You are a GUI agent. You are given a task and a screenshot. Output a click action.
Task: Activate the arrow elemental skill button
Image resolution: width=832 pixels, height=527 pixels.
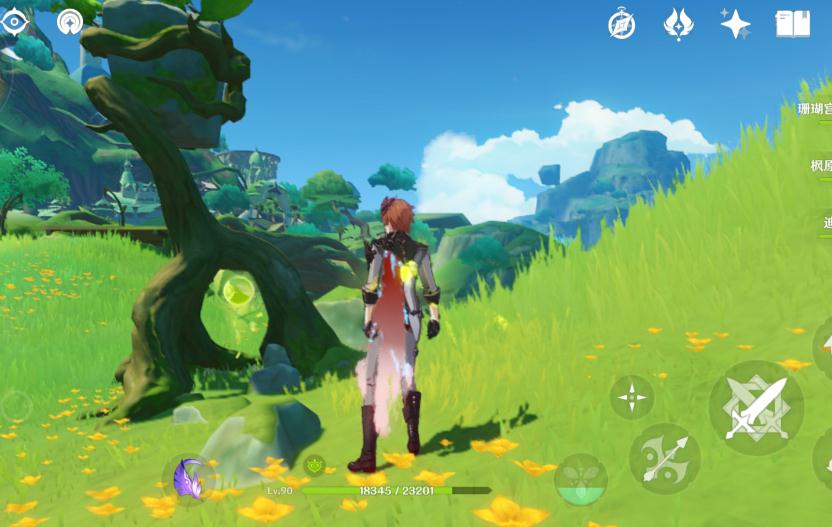pos(664,458)
